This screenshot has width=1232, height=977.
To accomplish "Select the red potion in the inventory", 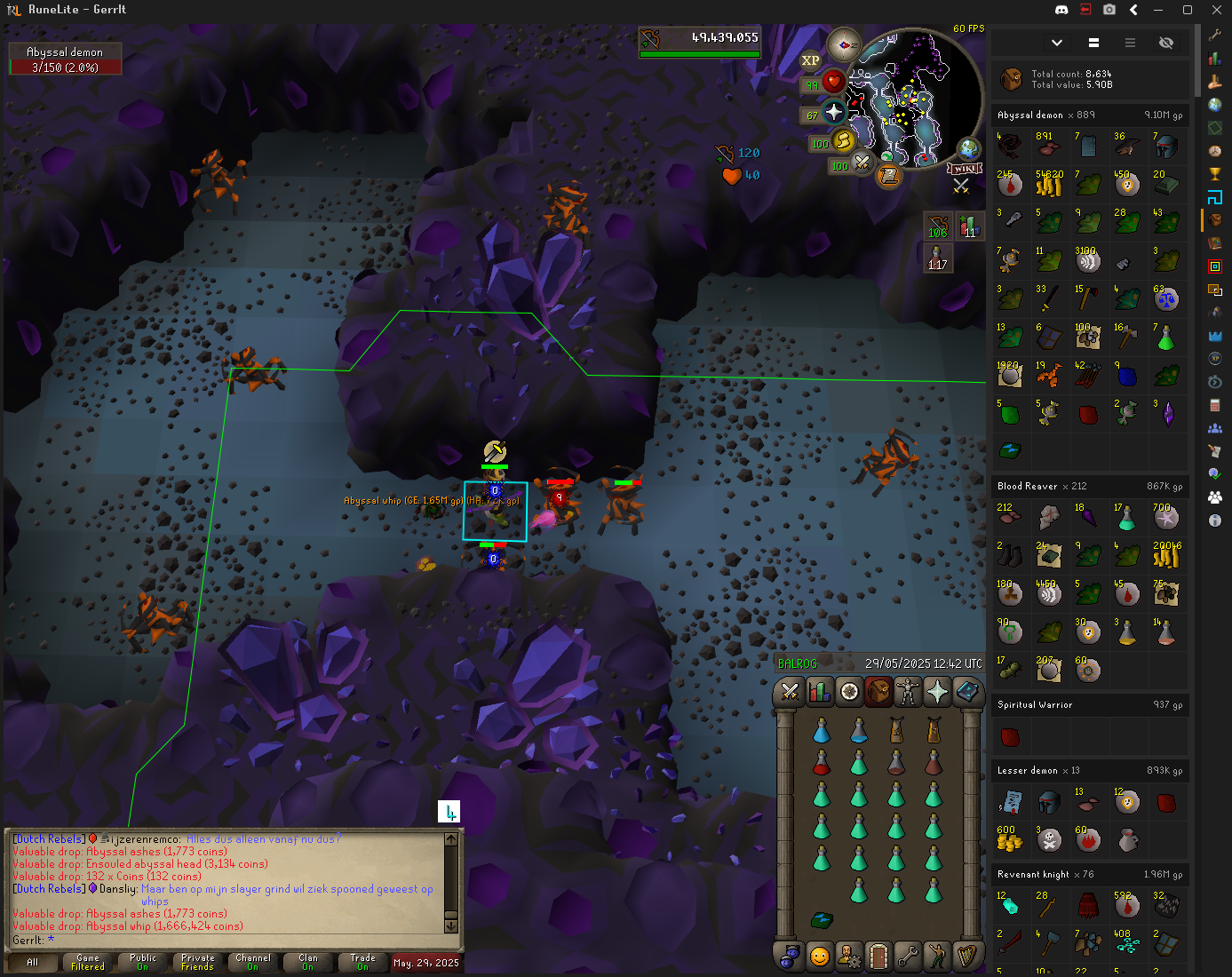I will pyautogui.click(x=822, y=762).
